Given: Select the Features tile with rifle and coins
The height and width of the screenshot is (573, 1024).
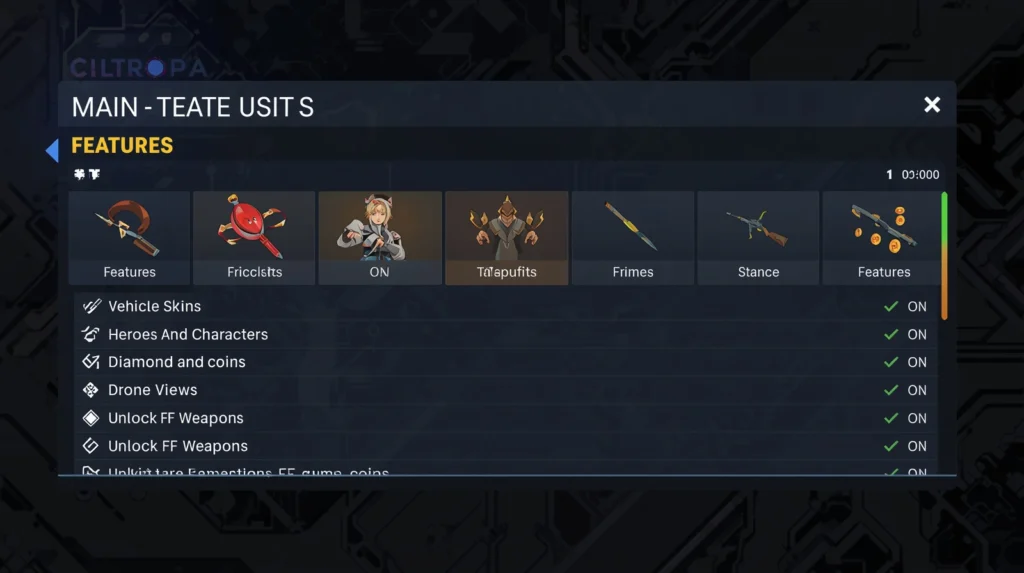Looking at the screenshot, I should click(x=883, y=238).
